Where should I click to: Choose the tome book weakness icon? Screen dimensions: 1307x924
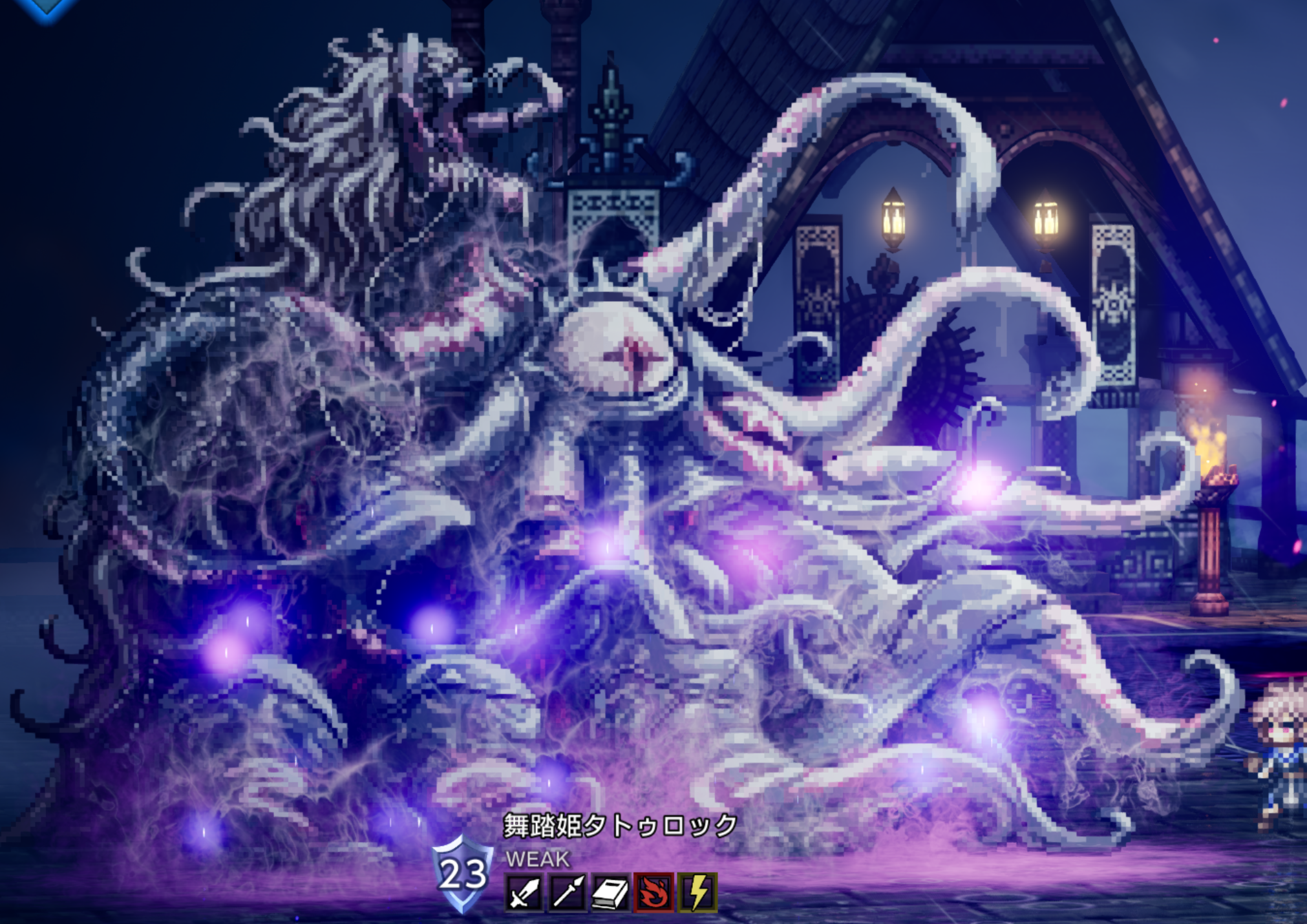coord(610,892)
